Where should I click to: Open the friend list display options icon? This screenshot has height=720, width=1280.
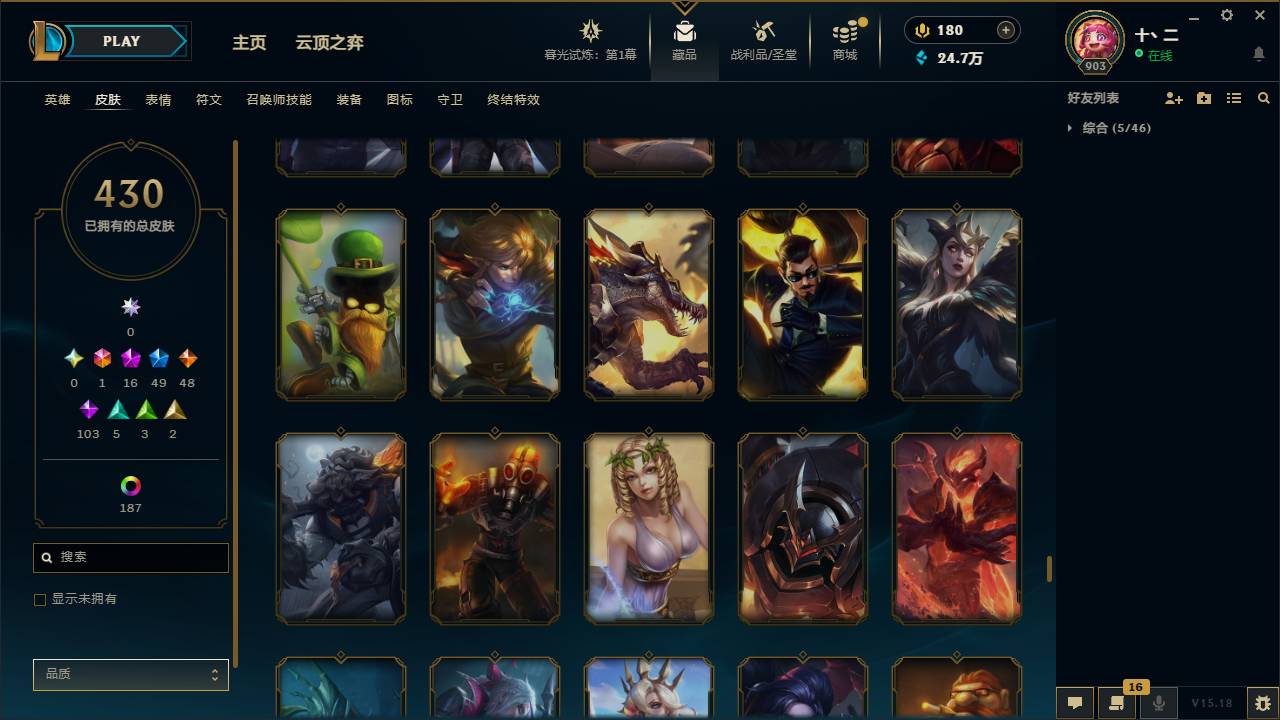click(x=1234, y=97)
